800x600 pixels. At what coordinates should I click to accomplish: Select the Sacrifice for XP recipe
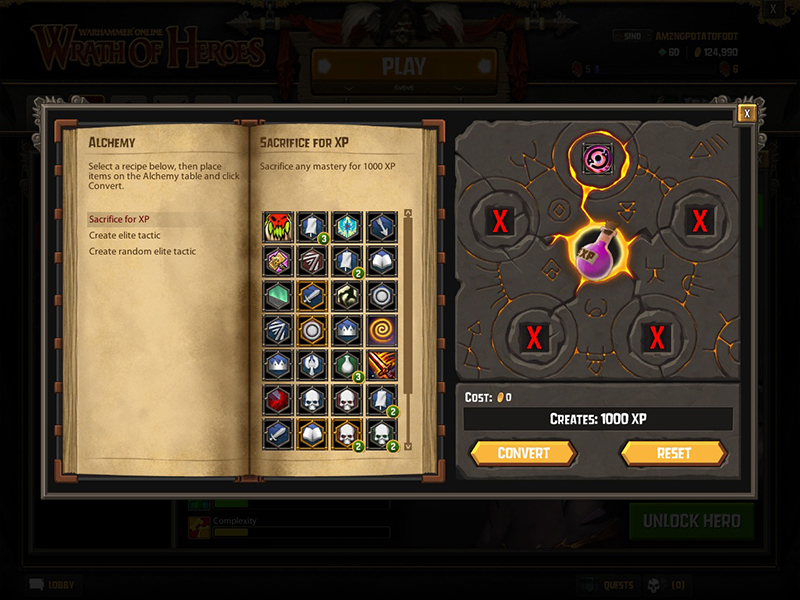pyautogui.click(x=119, y=219)
